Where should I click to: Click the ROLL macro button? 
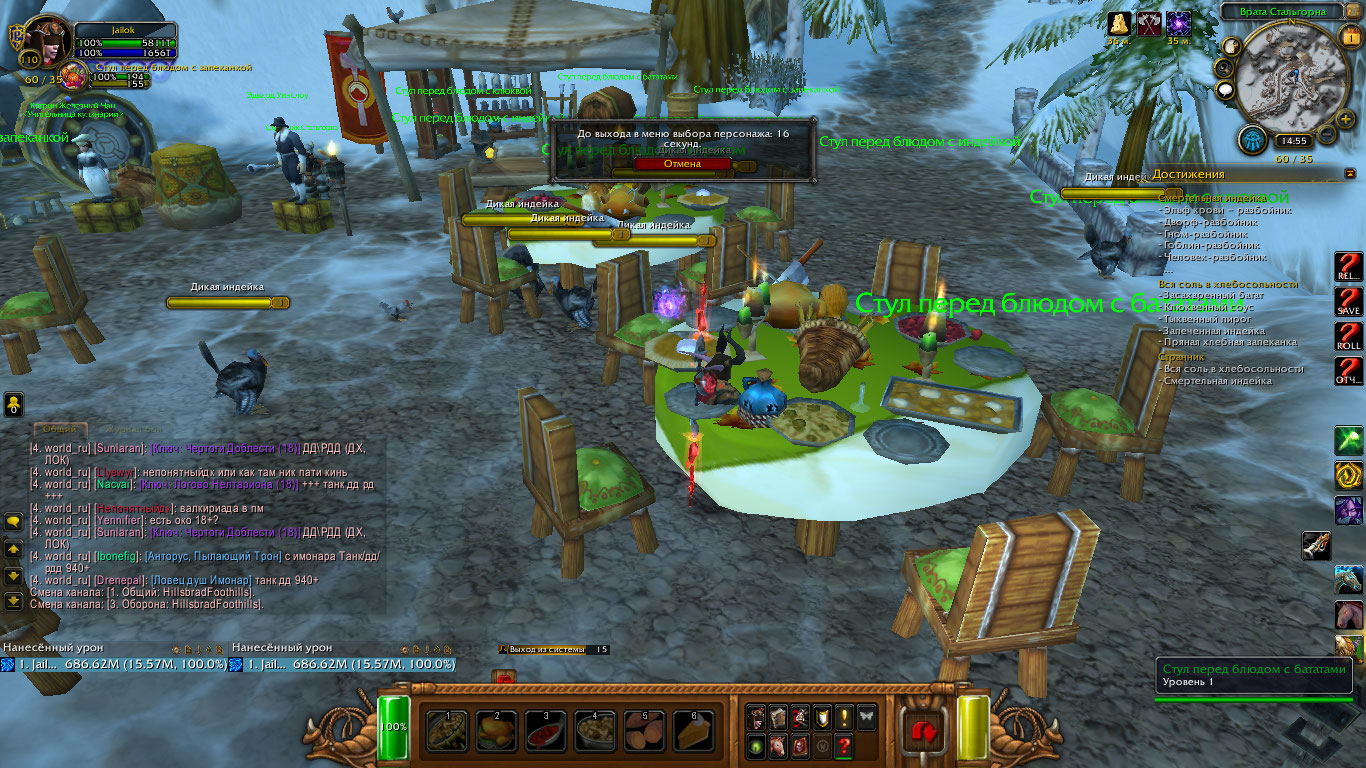coord(1349,337)
